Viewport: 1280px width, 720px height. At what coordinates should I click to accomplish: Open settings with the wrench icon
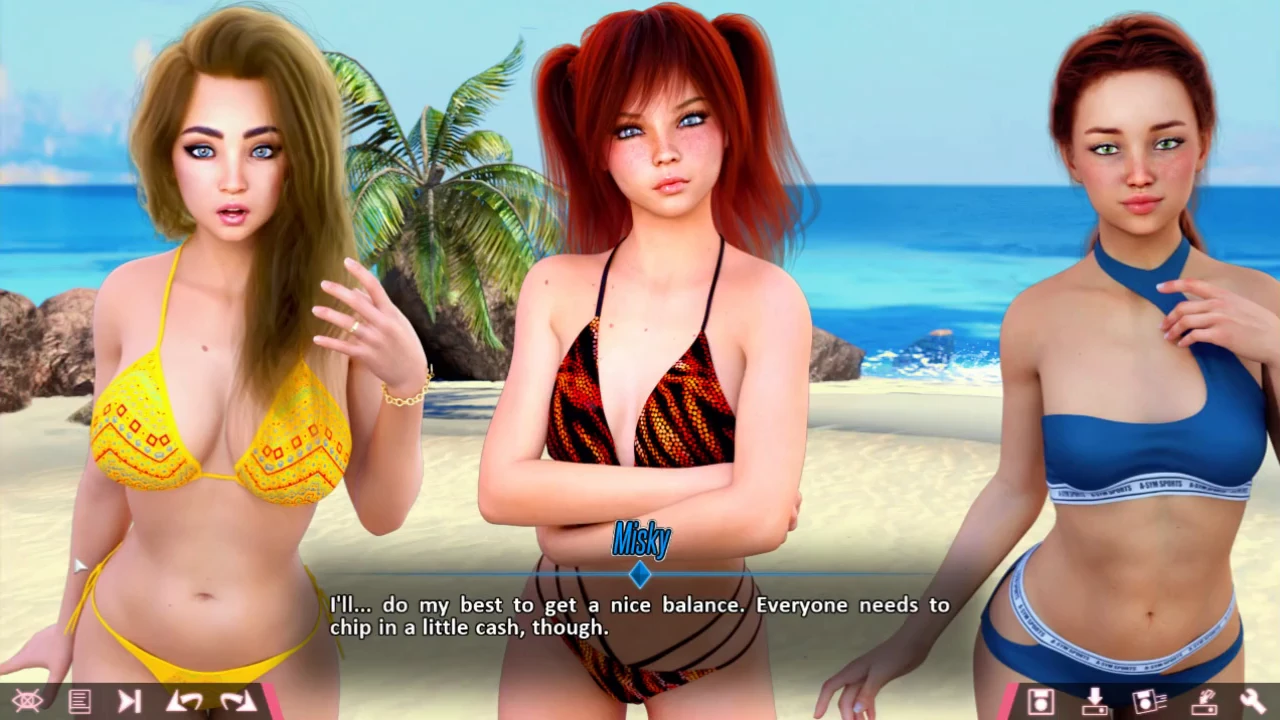(x=1252, y=701)
